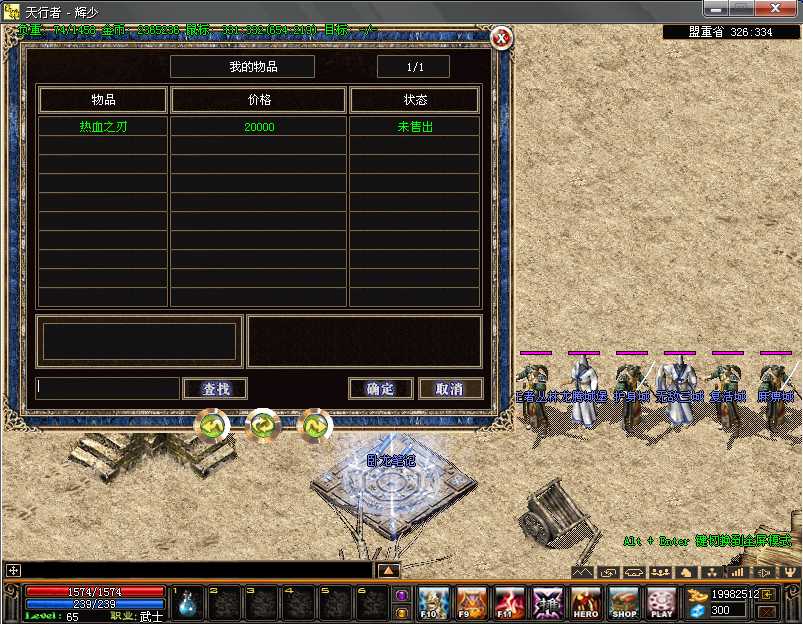Screen dimensions: 803x624
Task: Click the 价格 column header
Action: 259,100
